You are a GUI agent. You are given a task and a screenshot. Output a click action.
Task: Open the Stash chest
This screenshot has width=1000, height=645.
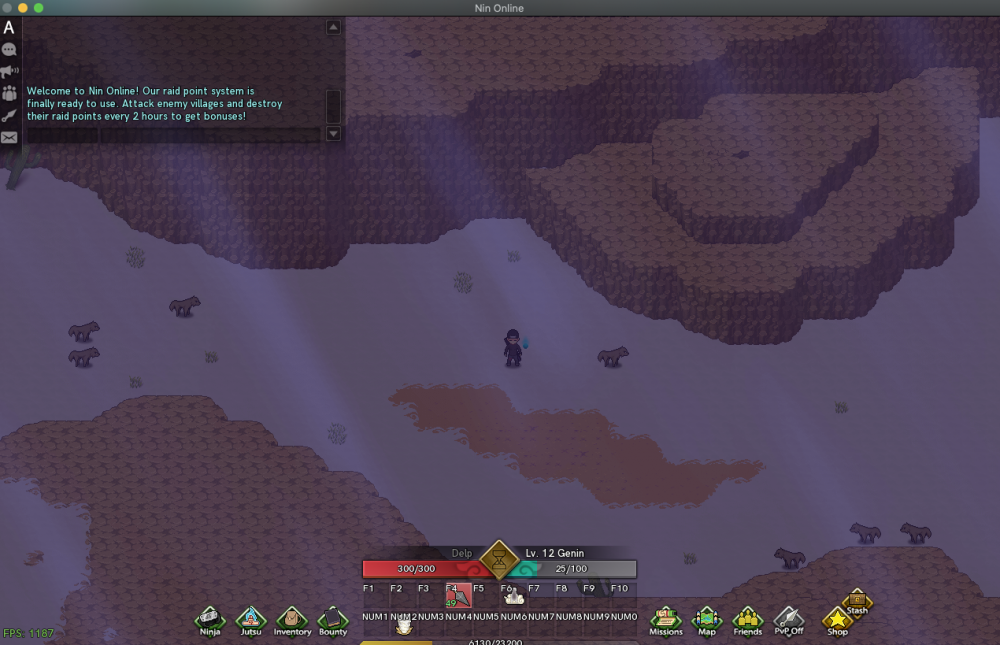pyautogui.click(x=857, y=600)
